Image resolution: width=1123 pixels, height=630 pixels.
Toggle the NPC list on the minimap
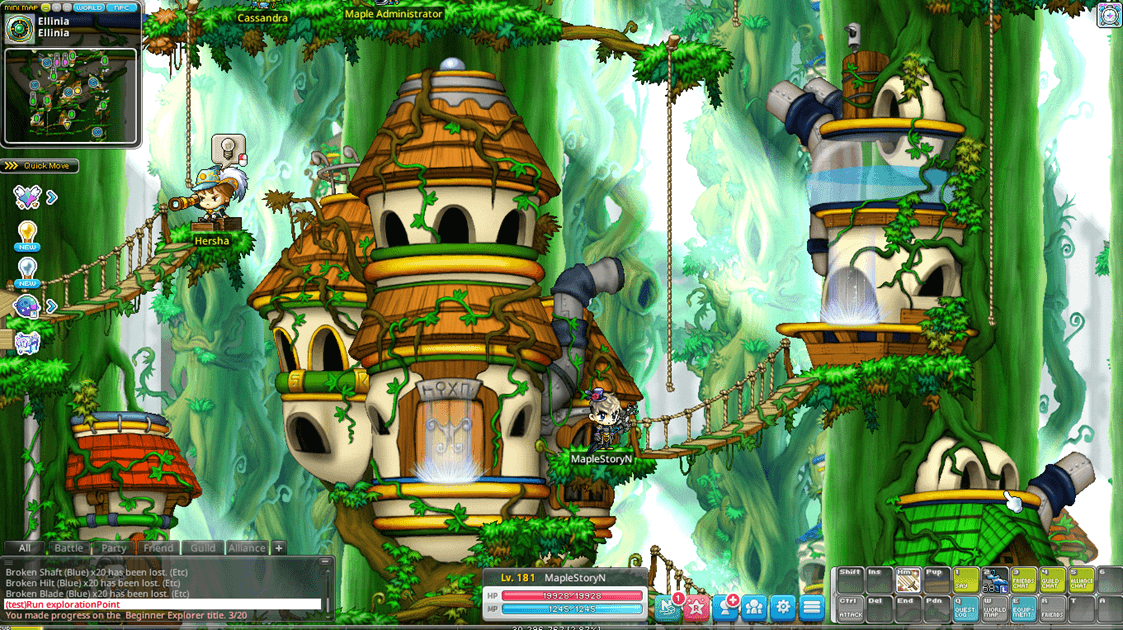pyautogui.click(x=123, y=7)
